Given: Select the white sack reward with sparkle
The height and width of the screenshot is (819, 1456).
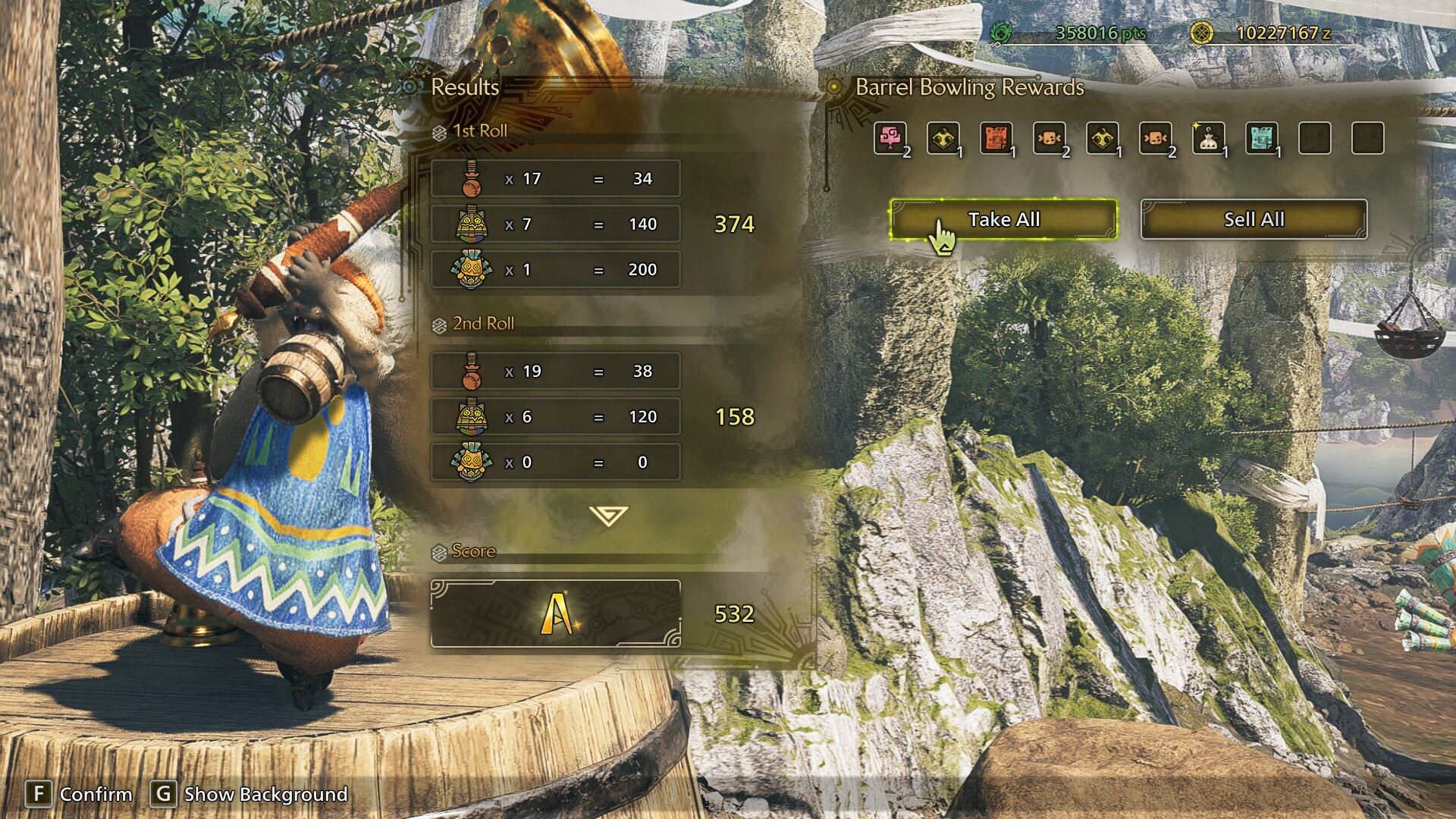Looking at the screenshot, I should tap(1208, 139).
